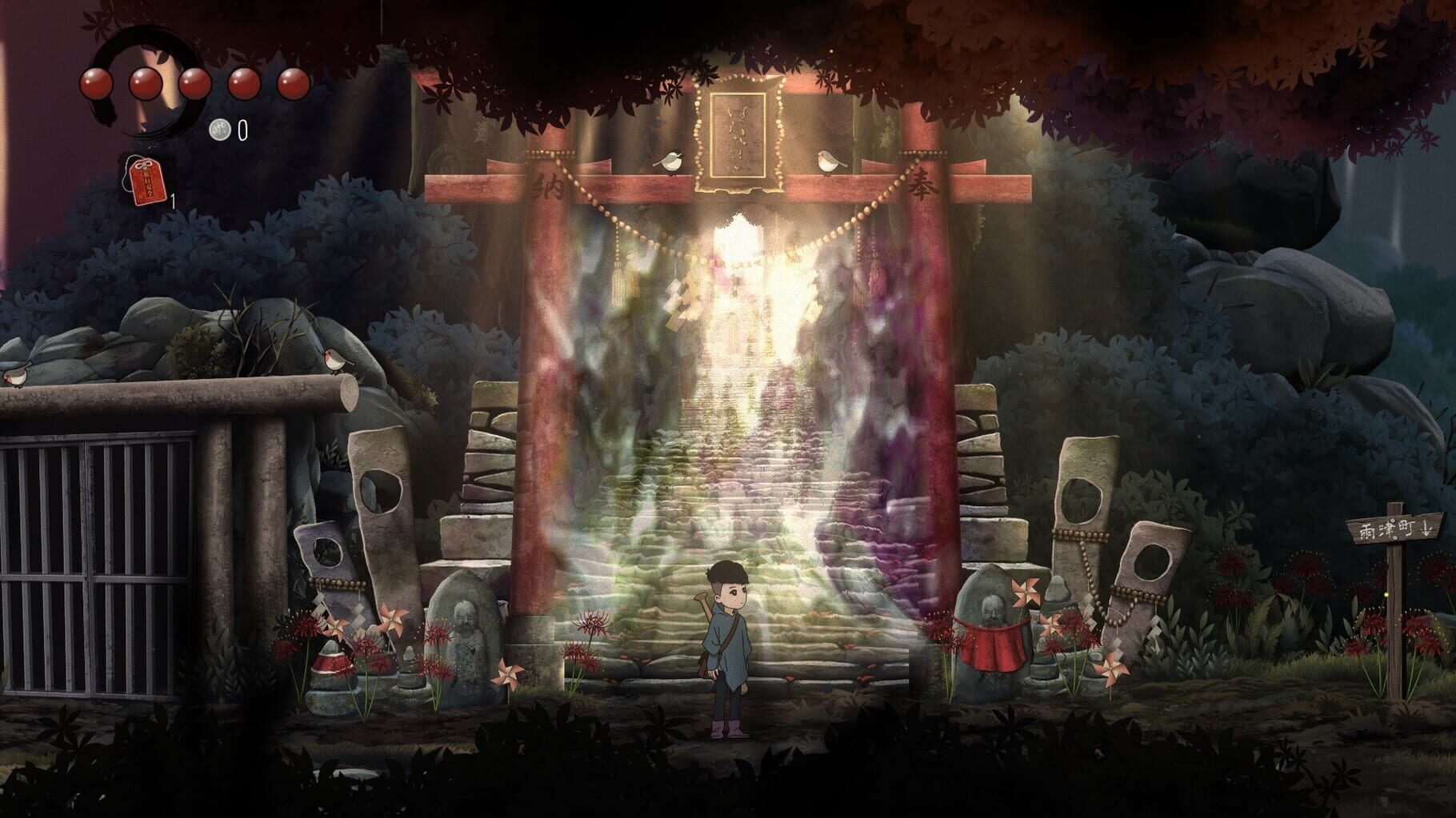Screen dimensions: 1456x818
Task: Click the glowing plaque atop the torii gate
Action: point(738,135)
